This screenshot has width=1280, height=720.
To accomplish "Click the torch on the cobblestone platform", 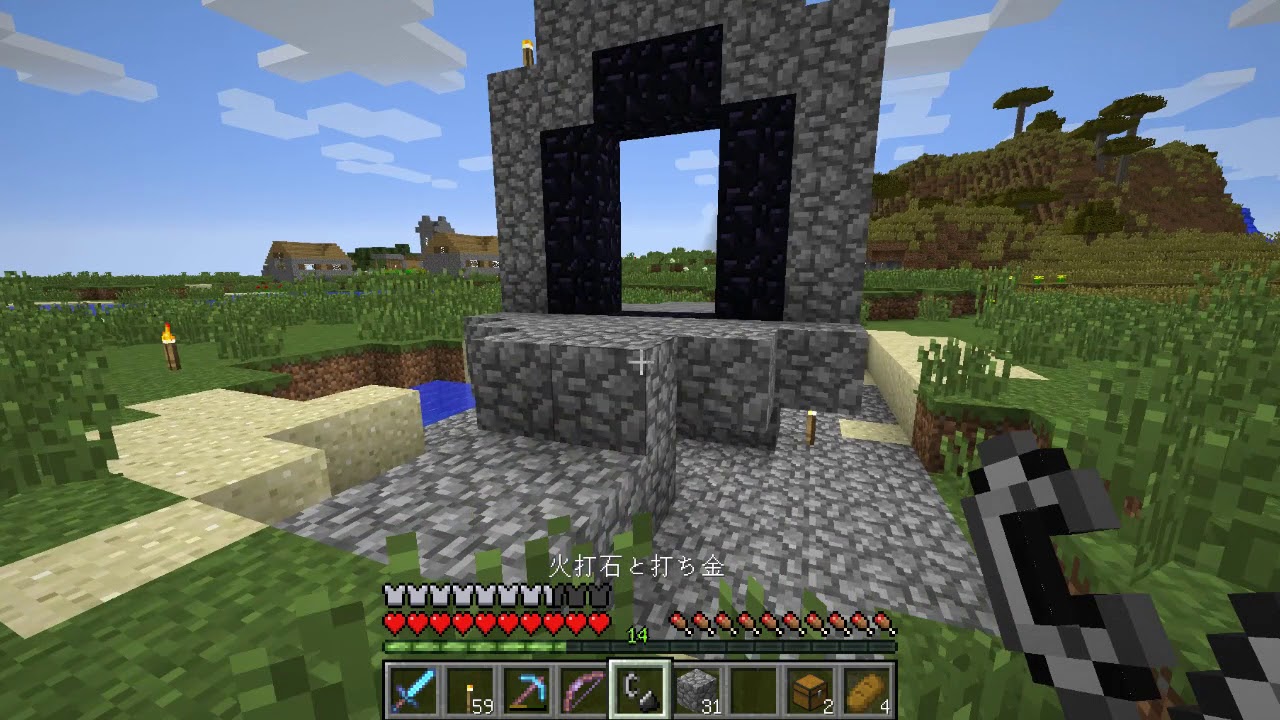I will [812, 430].
